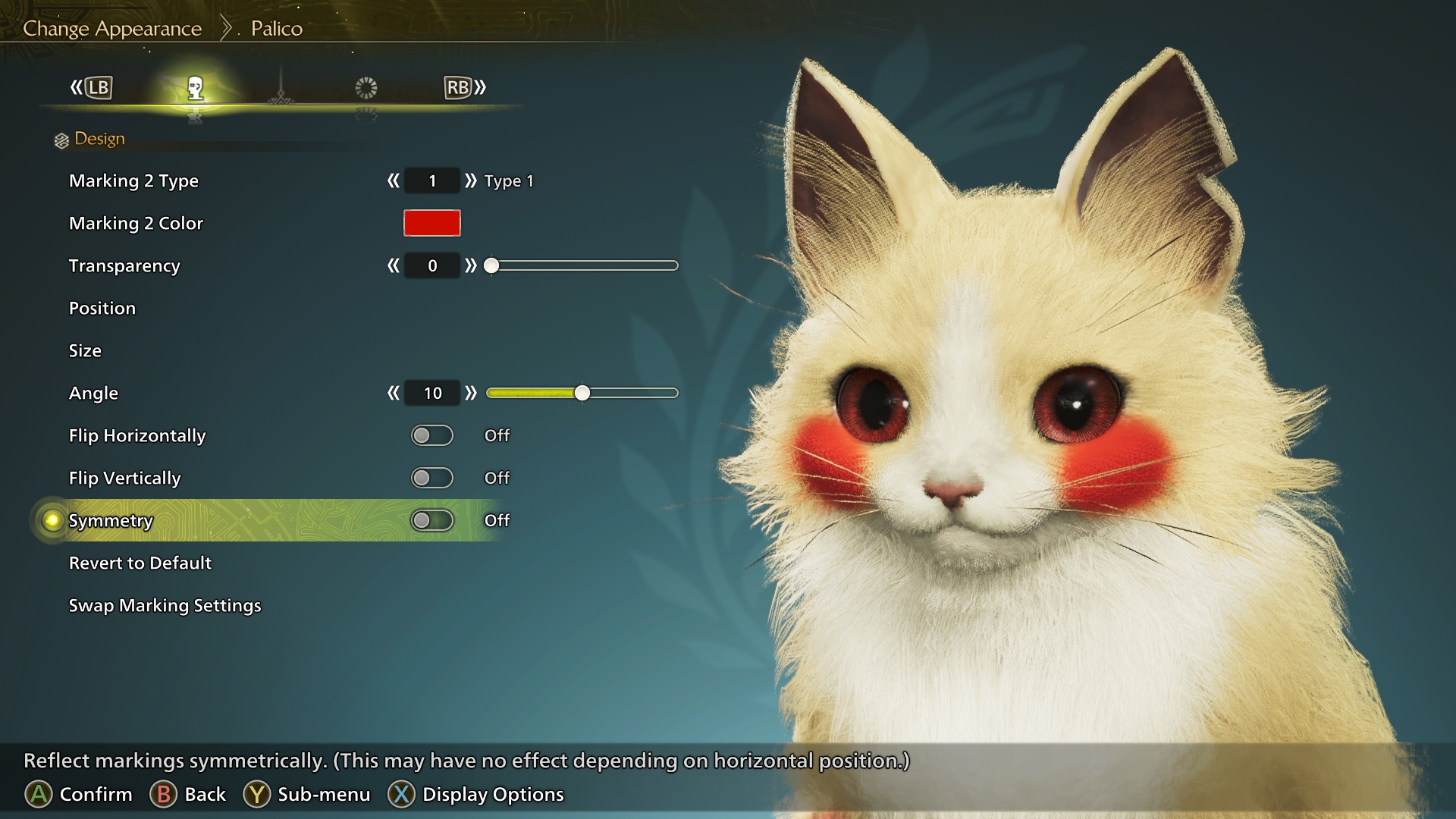1456x819 pixels.
Task: Increase Marking 2 Type with right arrow
Action: 471,180
